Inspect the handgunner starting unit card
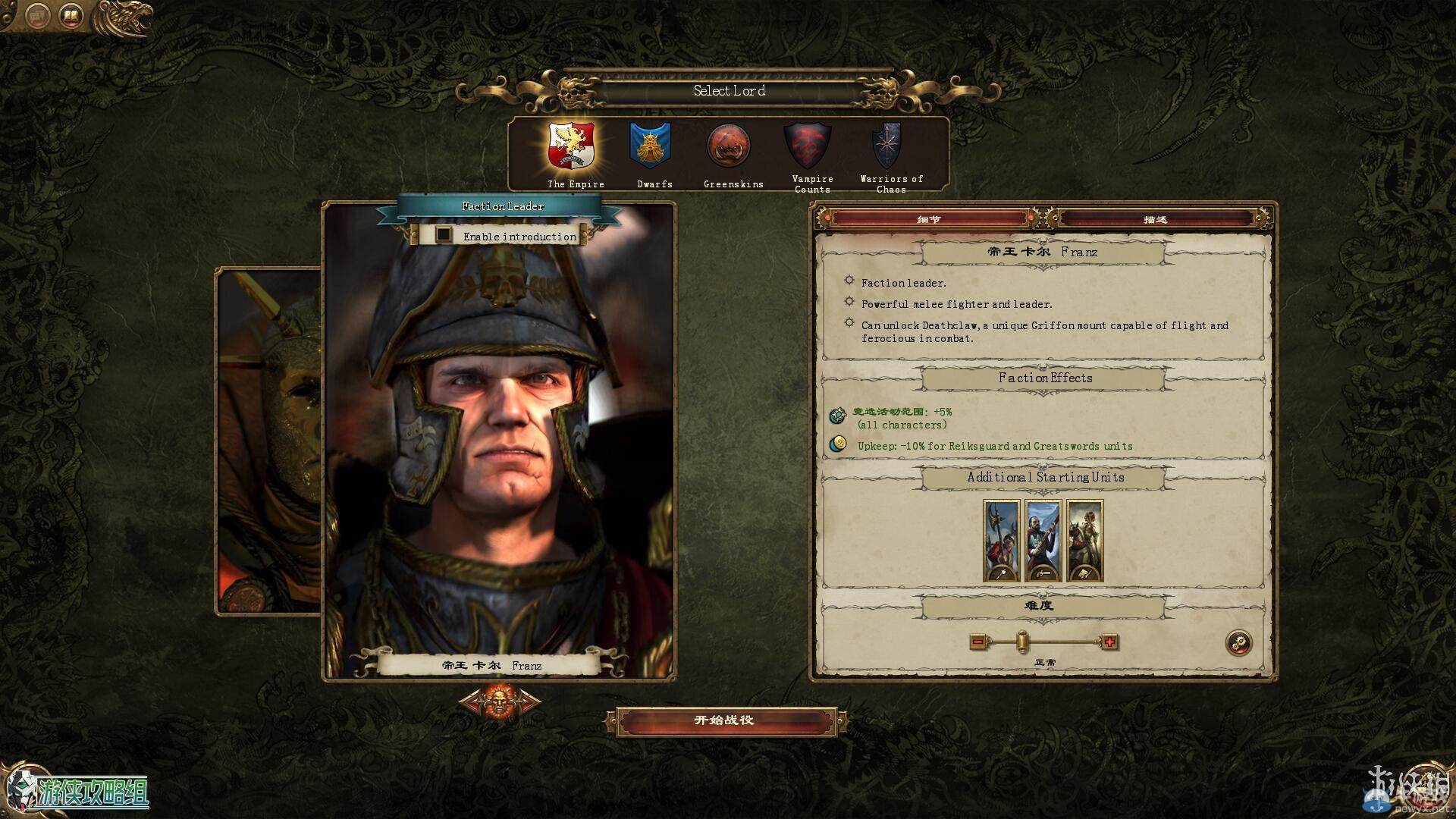The height and width of the screenshot is (819, 1456). tap(1043, 540)
